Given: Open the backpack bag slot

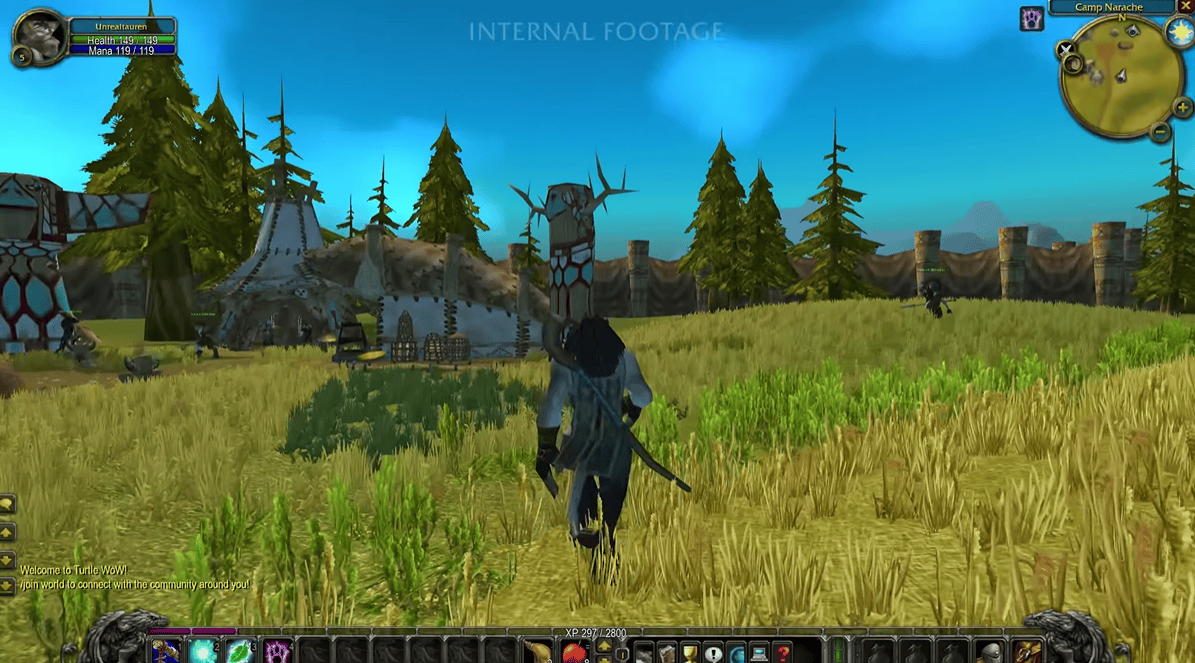Looking at the screenshot, I should coord(1025,653).
